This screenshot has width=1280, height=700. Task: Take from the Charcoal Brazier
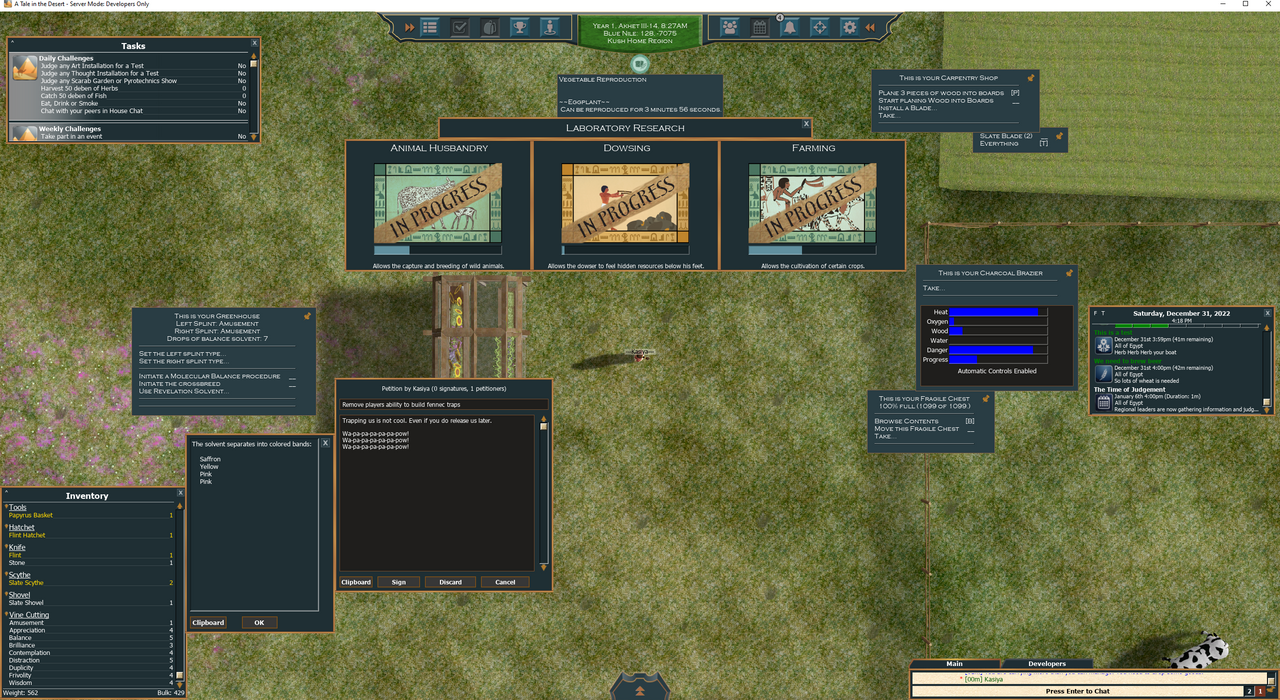pos(934,288)
